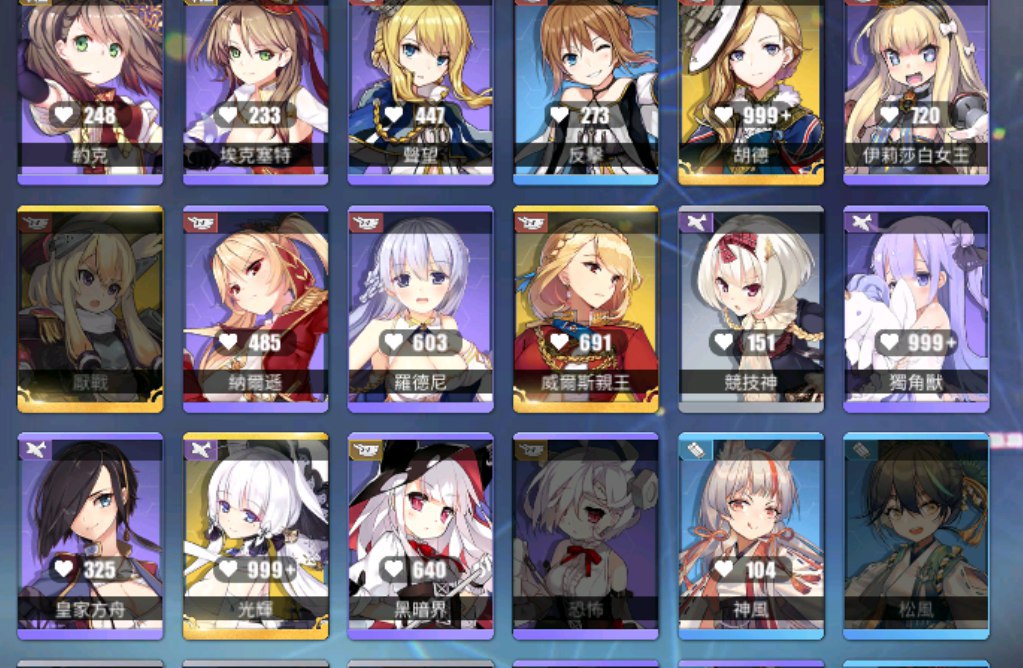The height and width of the screenshot is (668, 1023).
Task: Click the dimmed 松風 card
Action: tap(916, 535)
